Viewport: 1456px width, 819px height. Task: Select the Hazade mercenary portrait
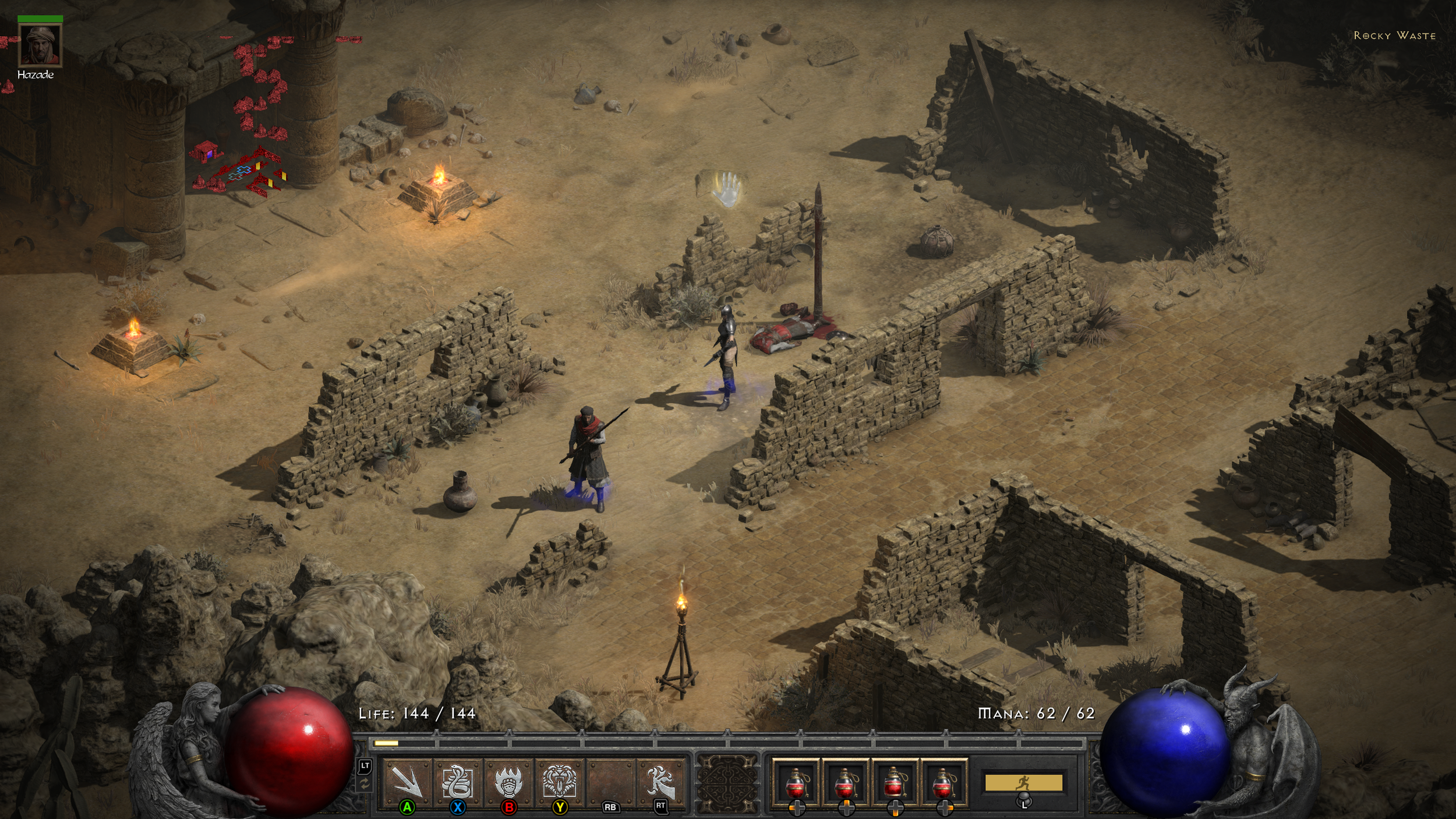pyautogui.click(x=40, y=46)
